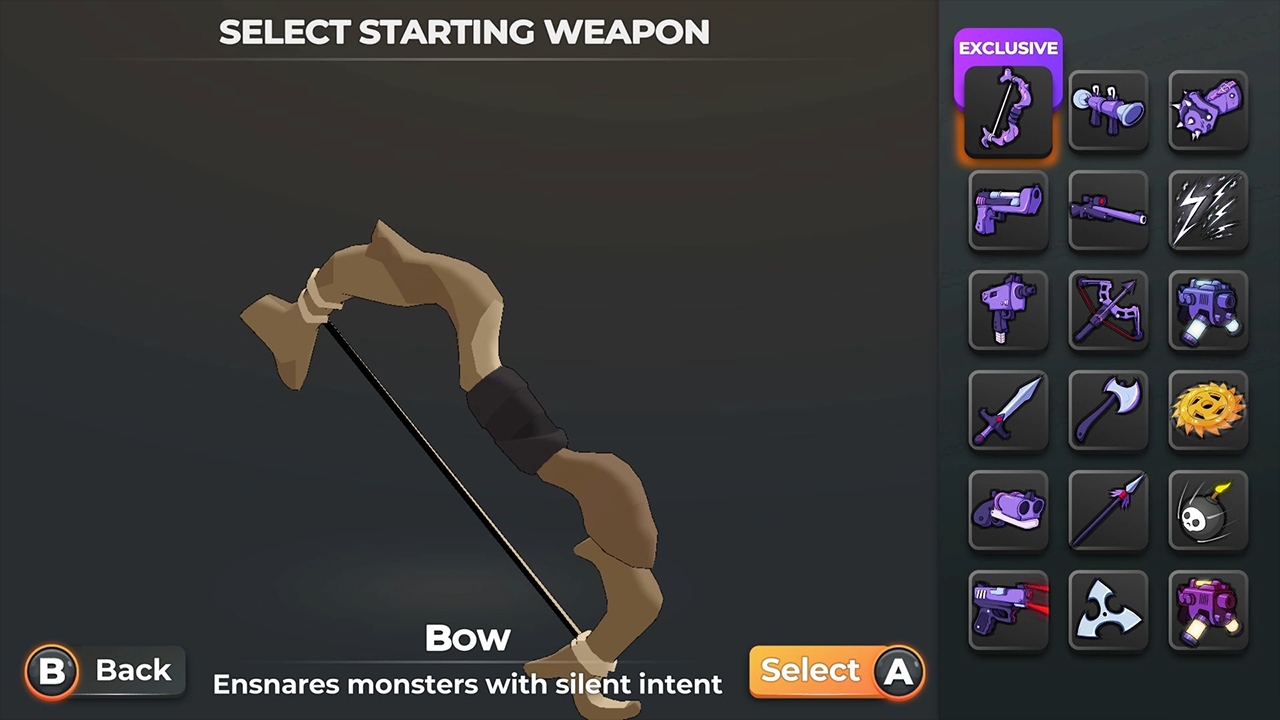Select the double-barrel scope gun weapon
Screen dimensions: 1280x720
tap(1008, 511)
